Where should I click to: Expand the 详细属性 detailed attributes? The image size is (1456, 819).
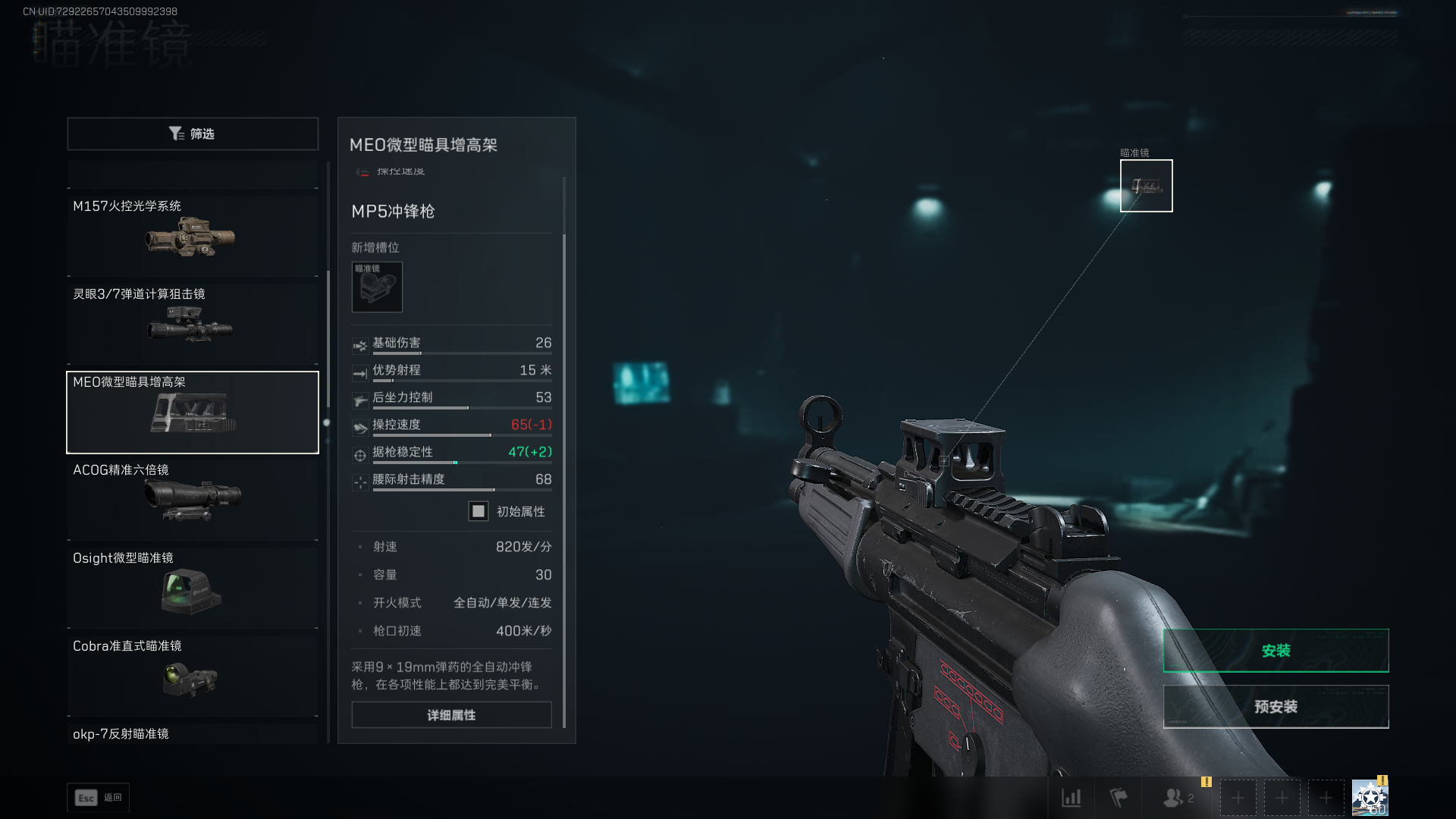[x=450, y=714]
